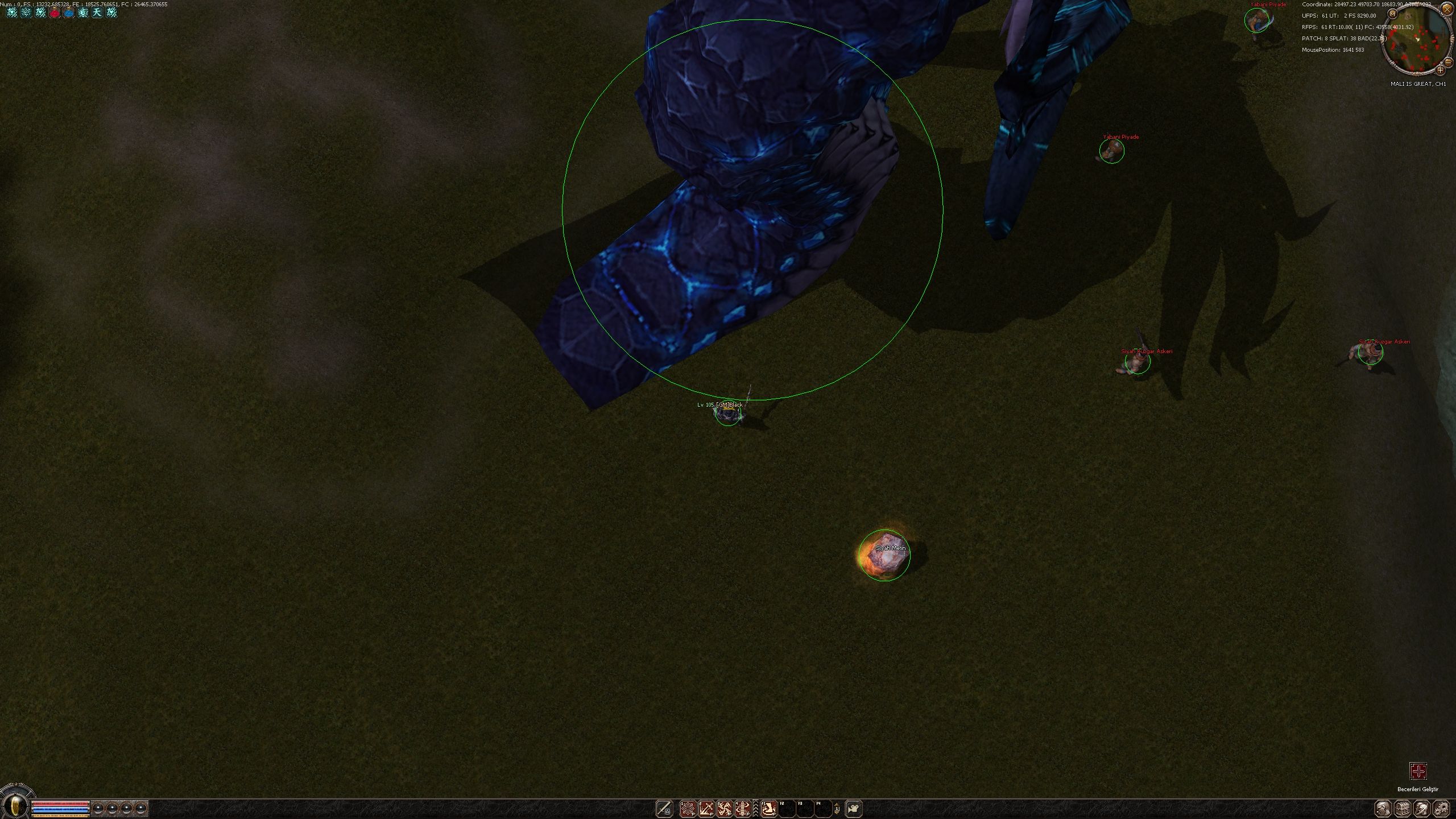The width and height of the screenshot is (1456, 819).
Task: Open the messenger helmeted-head icon
Action: (1422, 808)
